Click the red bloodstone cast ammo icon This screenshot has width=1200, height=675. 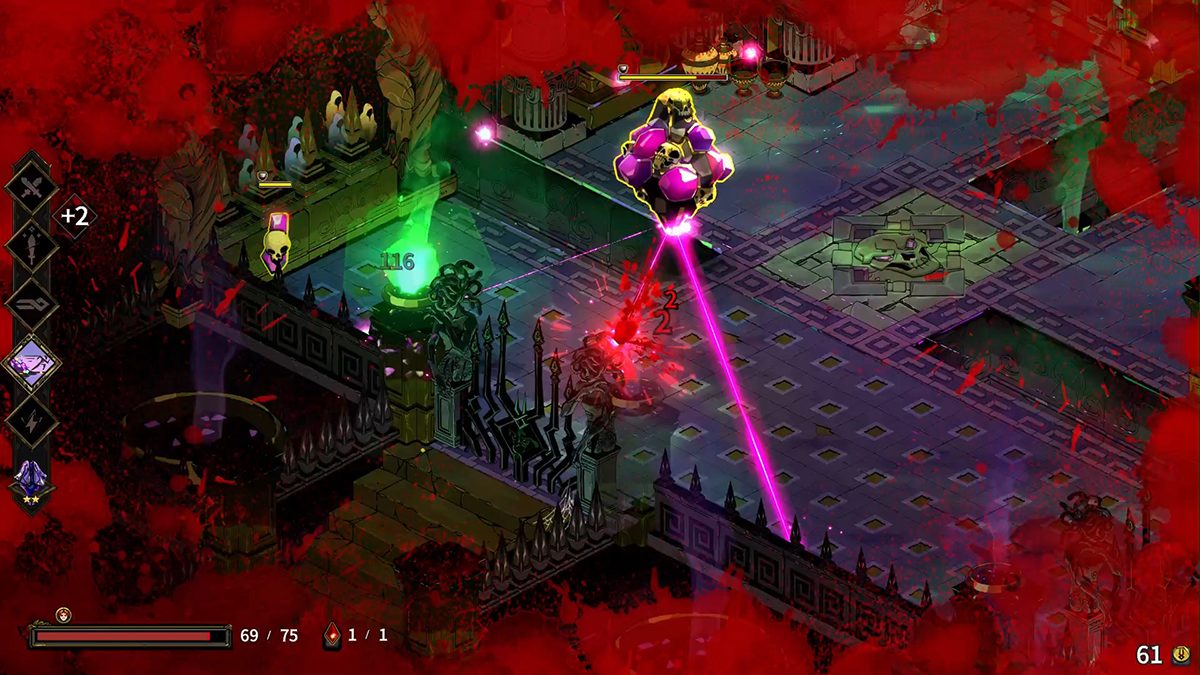click(332, 635)
